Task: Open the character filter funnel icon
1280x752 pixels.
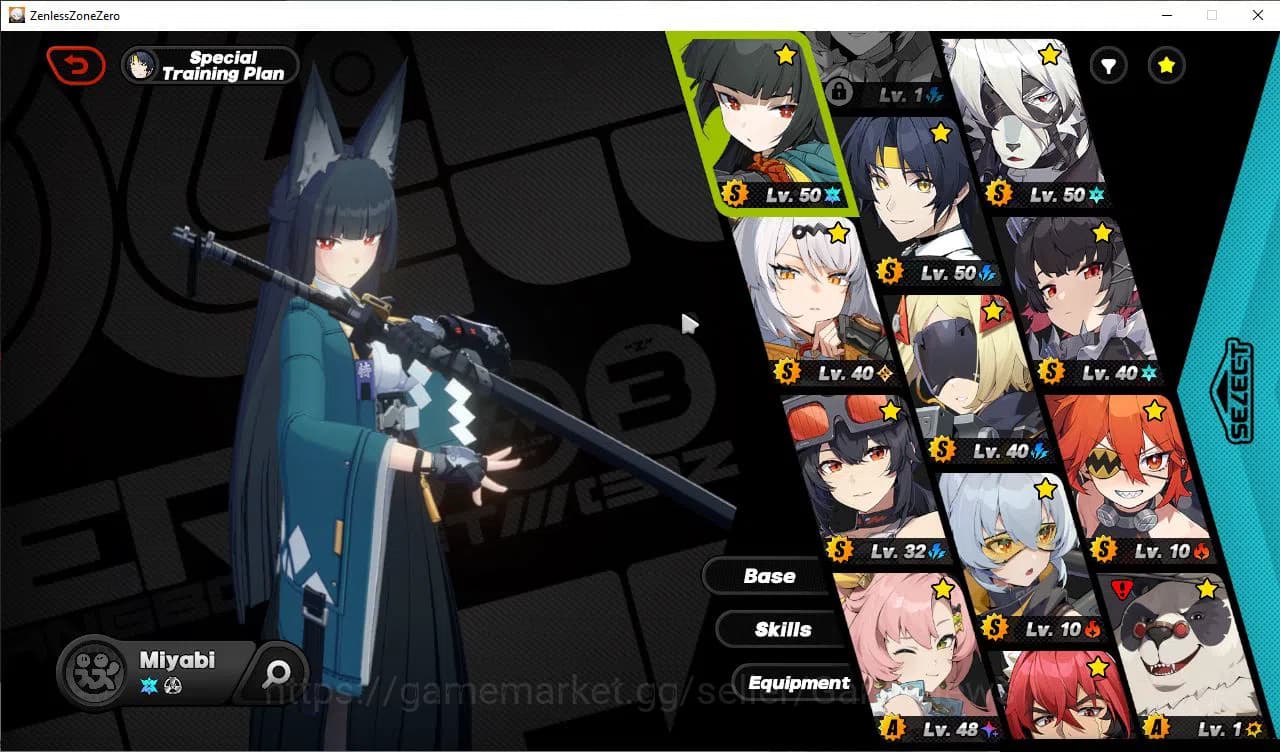Action: (x=1108, y=65)
